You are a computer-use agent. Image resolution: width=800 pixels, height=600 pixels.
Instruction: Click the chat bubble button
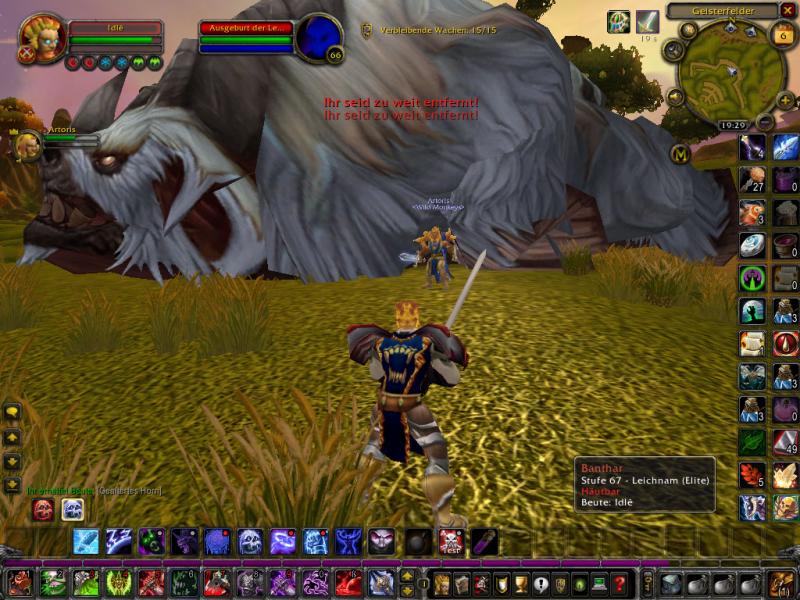pos(12,411)
